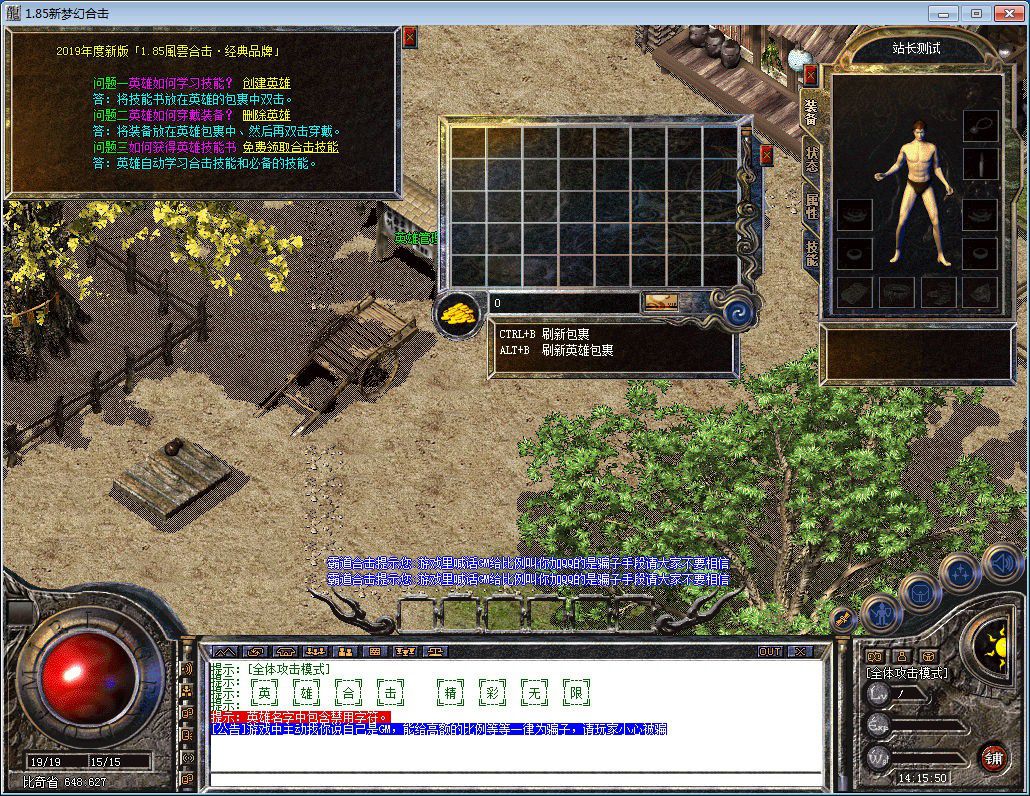1030x796 pixels.
Task: Activate the blue swirl bag button
Action: [x=738, y=312]
